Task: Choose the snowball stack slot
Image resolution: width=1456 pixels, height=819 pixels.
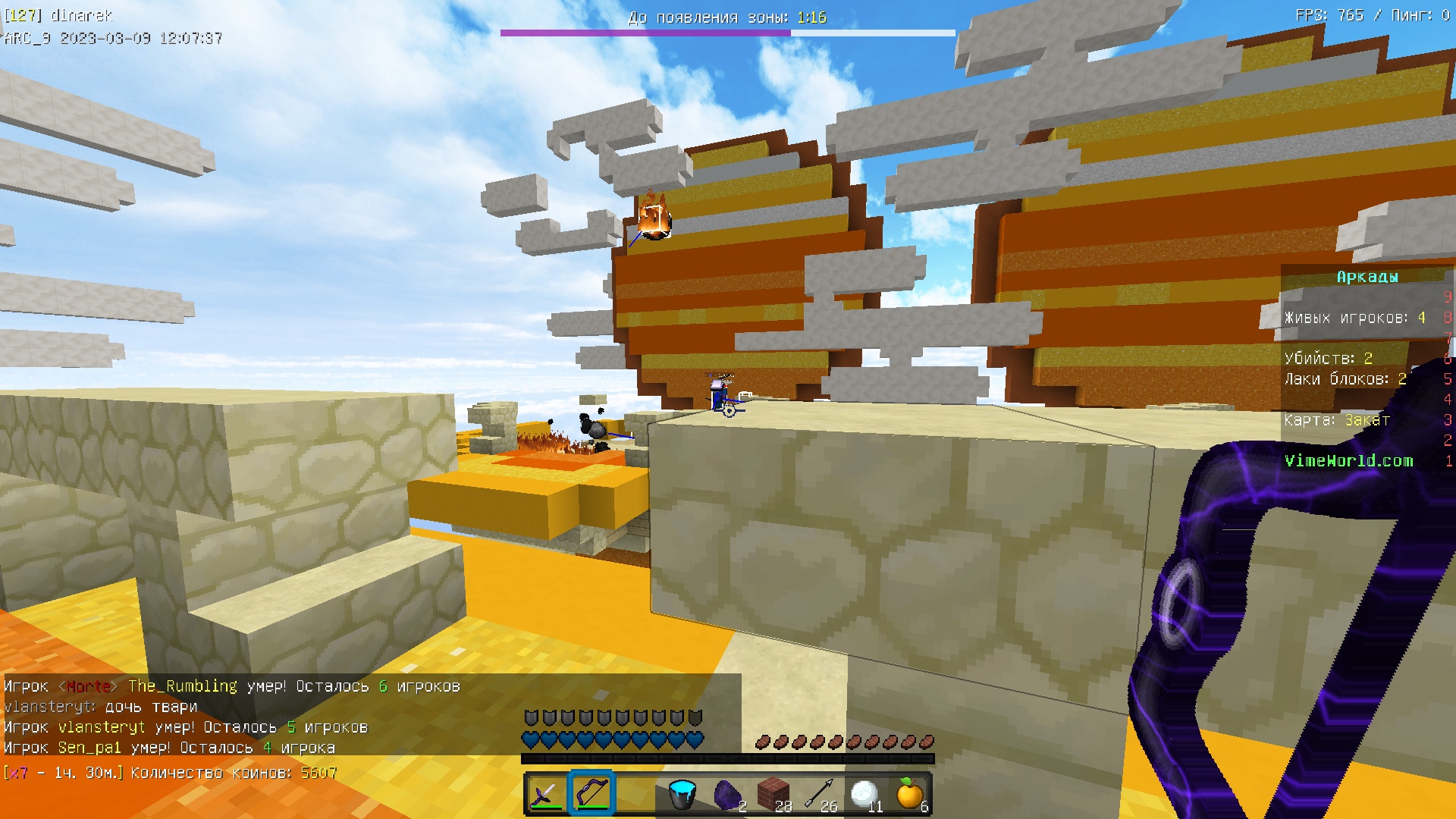Action: pyautogui.click(x=864, y=794)
